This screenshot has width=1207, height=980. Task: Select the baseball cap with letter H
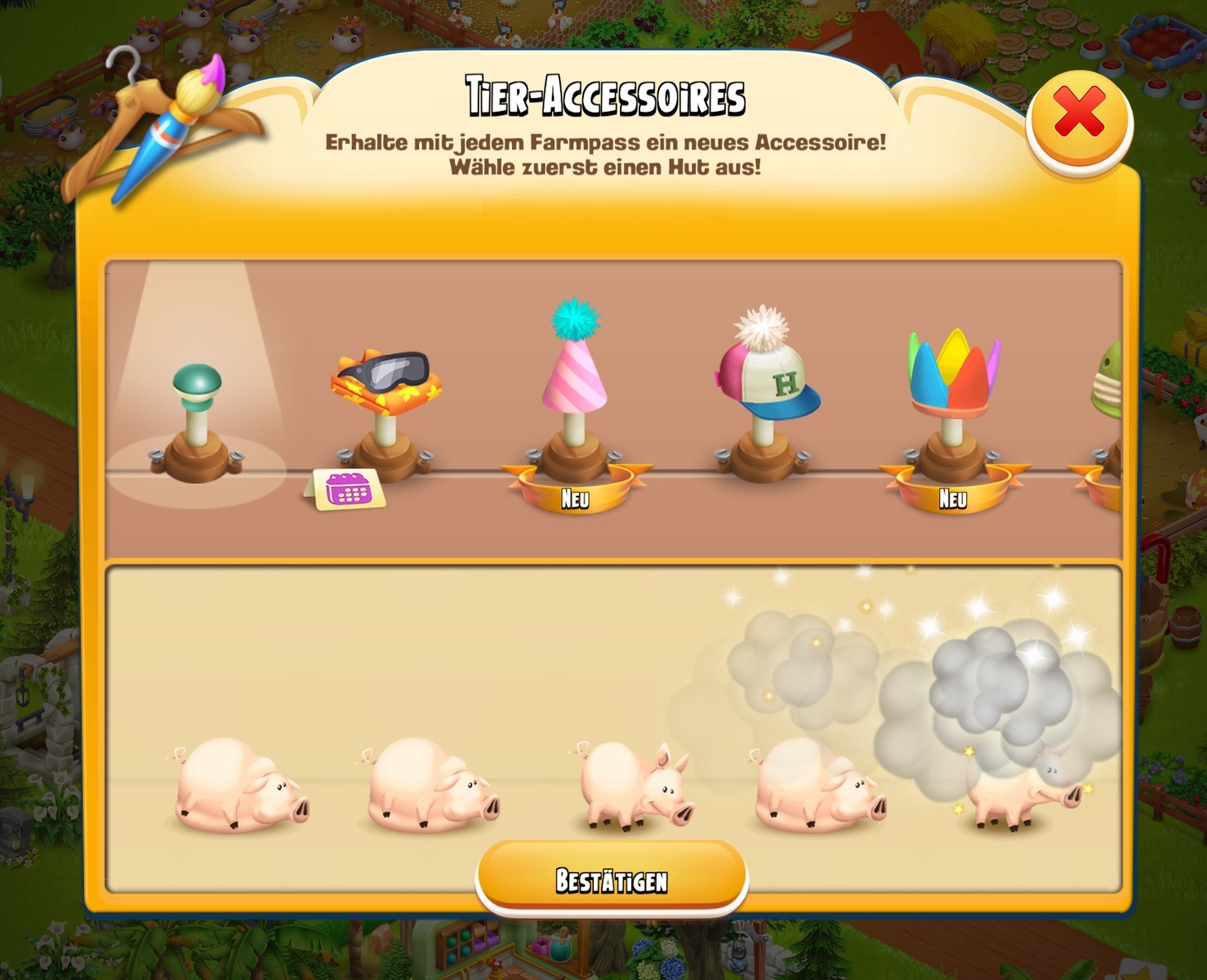tap(766, 376)
